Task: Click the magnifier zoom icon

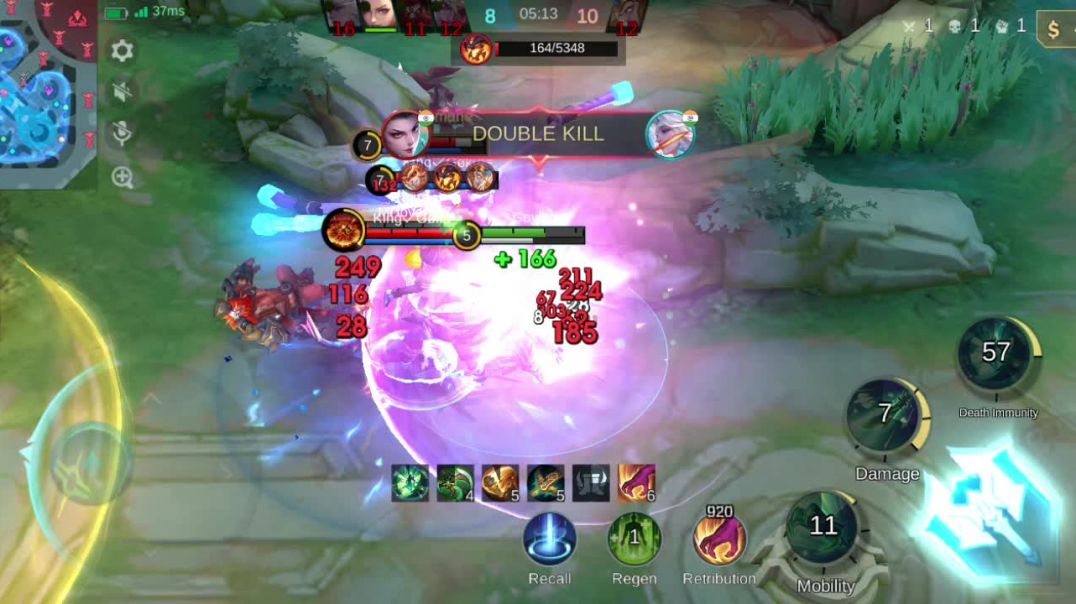Action: [x=122, y=178]
